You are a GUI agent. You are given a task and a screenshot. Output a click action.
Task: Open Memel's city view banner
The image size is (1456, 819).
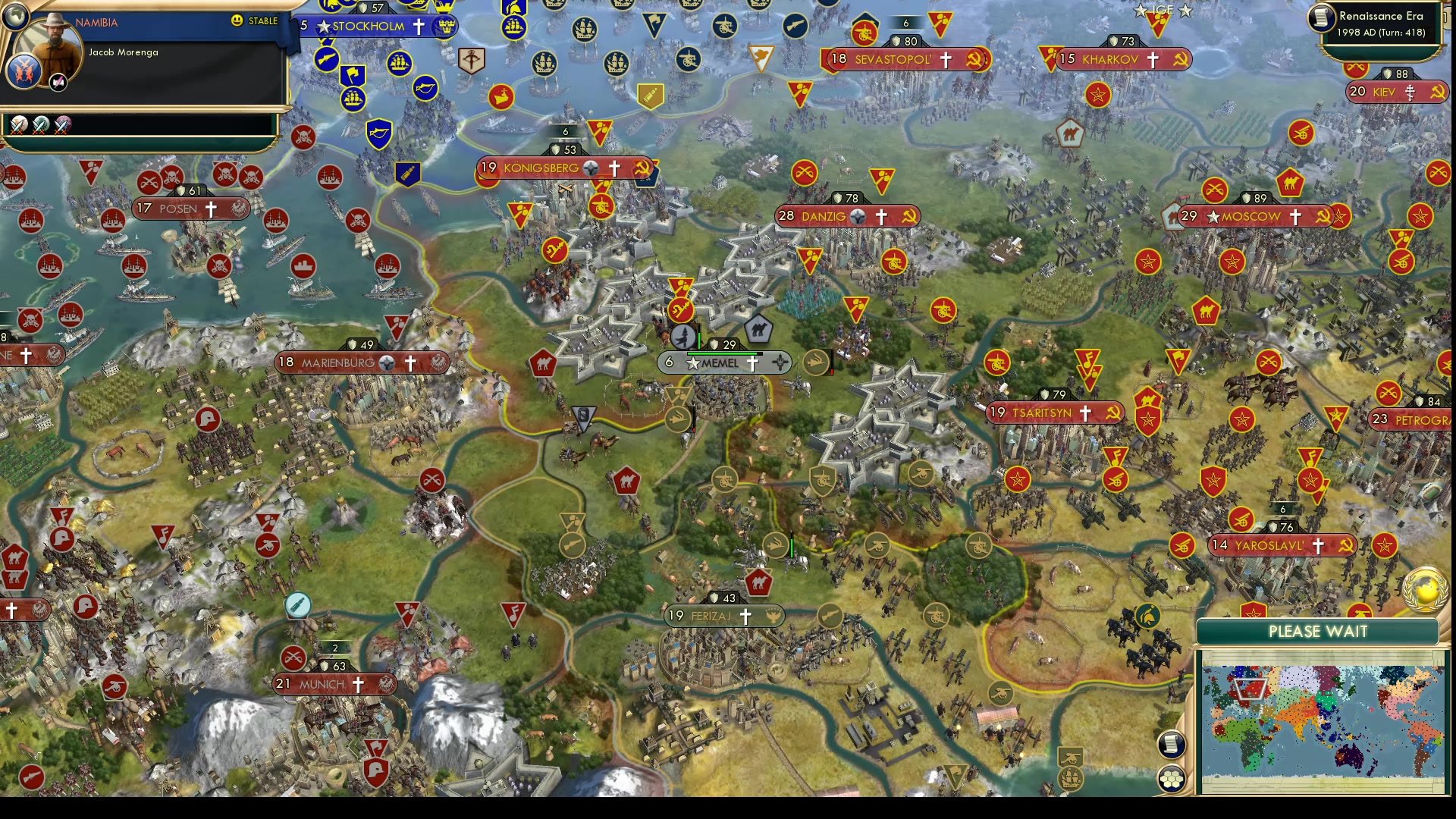coord(721,363)
